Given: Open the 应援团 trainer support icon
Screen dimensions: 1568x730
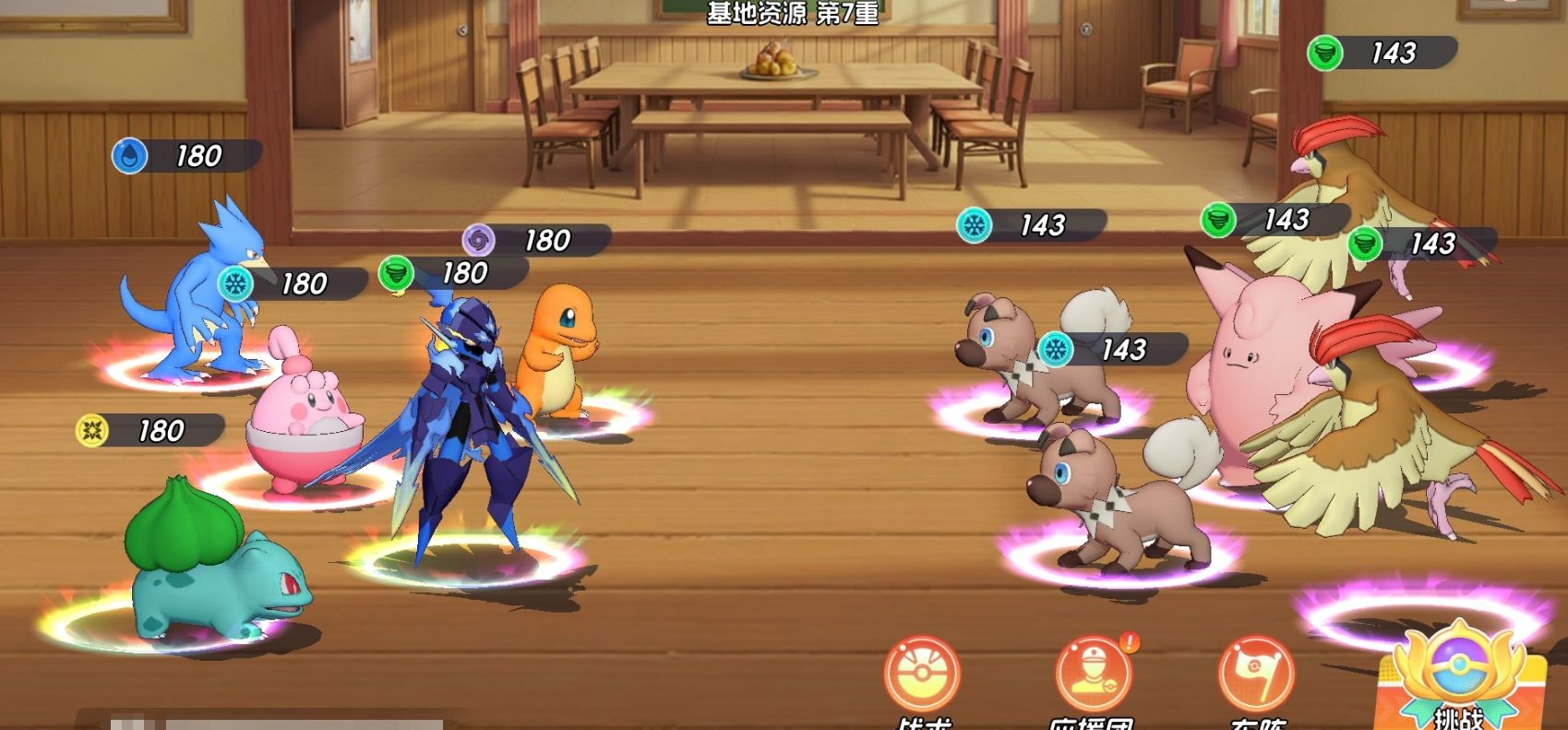Looking at the screenshot, I should (x=1093, y=676).
